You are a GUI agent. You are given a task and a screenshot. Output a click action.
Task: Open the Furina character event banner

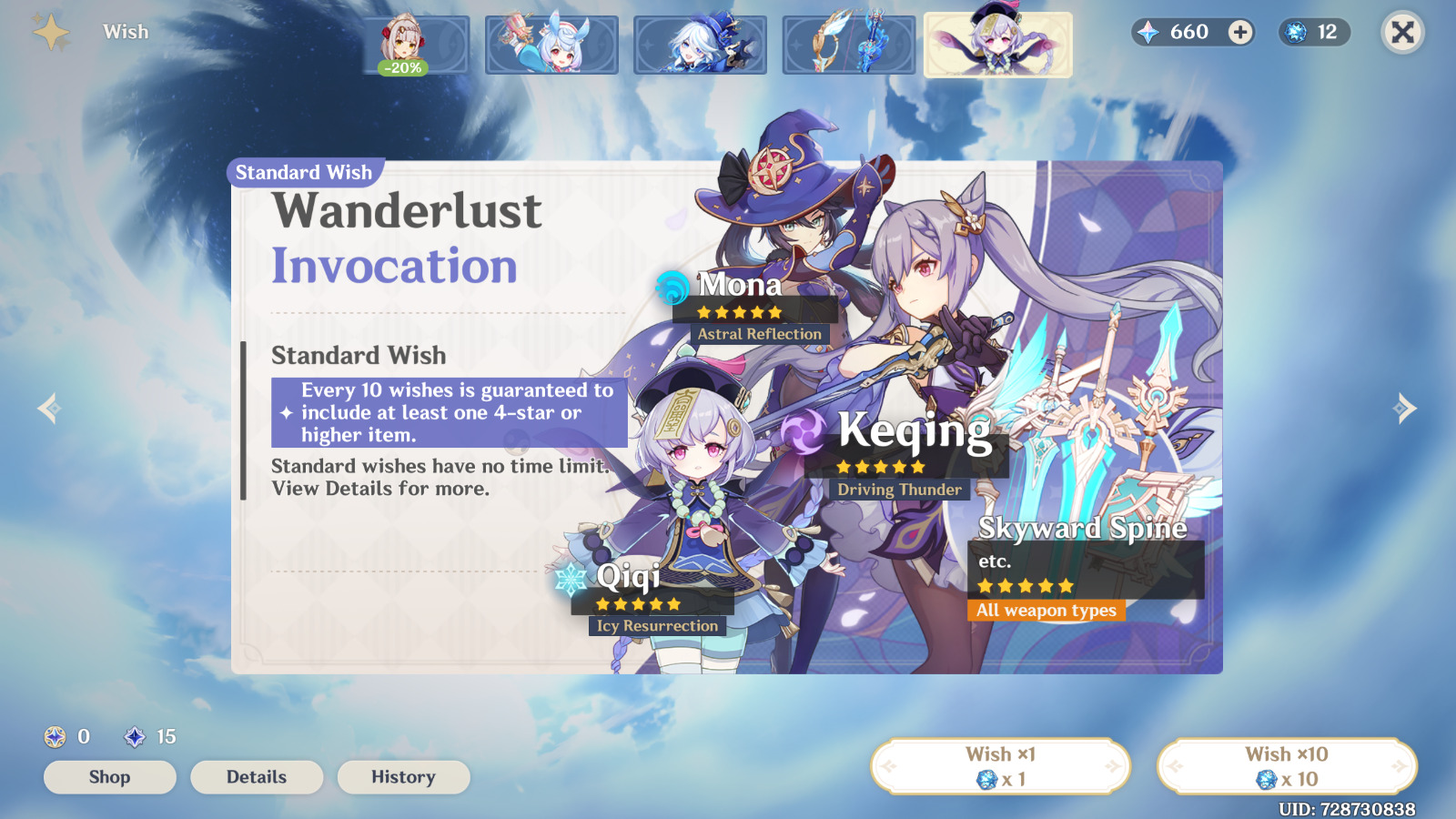699,43
